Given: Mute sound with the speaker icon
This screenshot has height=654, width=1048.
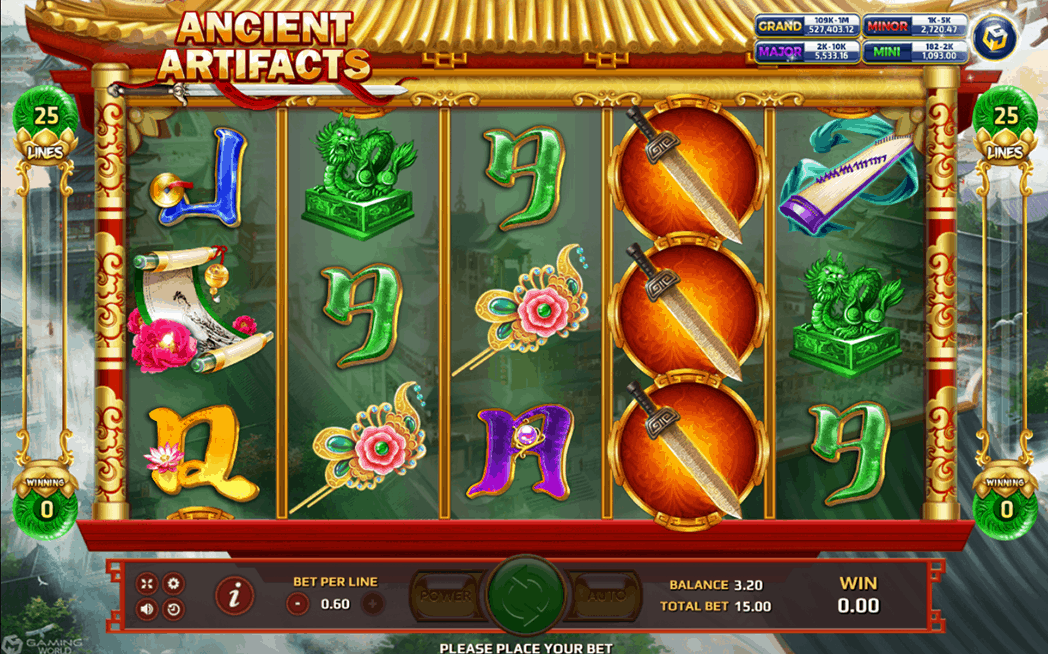Looking at the screenshot, I should point(147,608).
